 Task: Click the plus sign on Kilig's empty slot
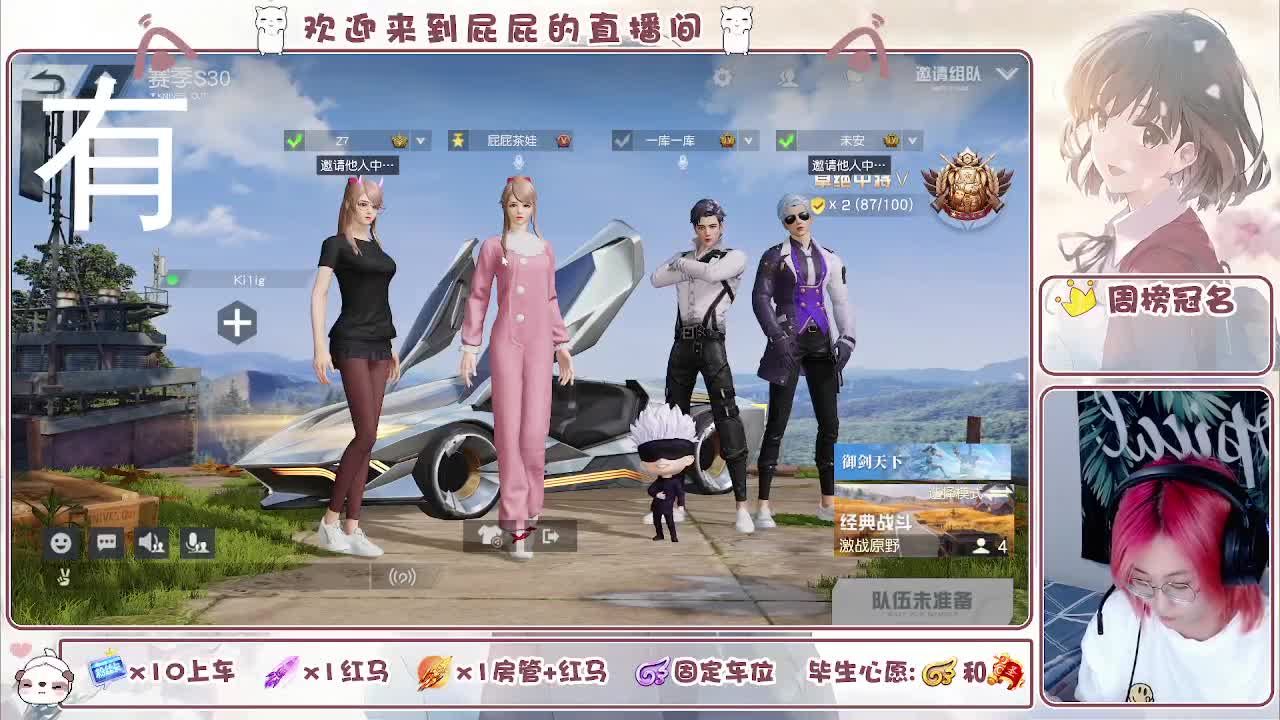point(237,324)
